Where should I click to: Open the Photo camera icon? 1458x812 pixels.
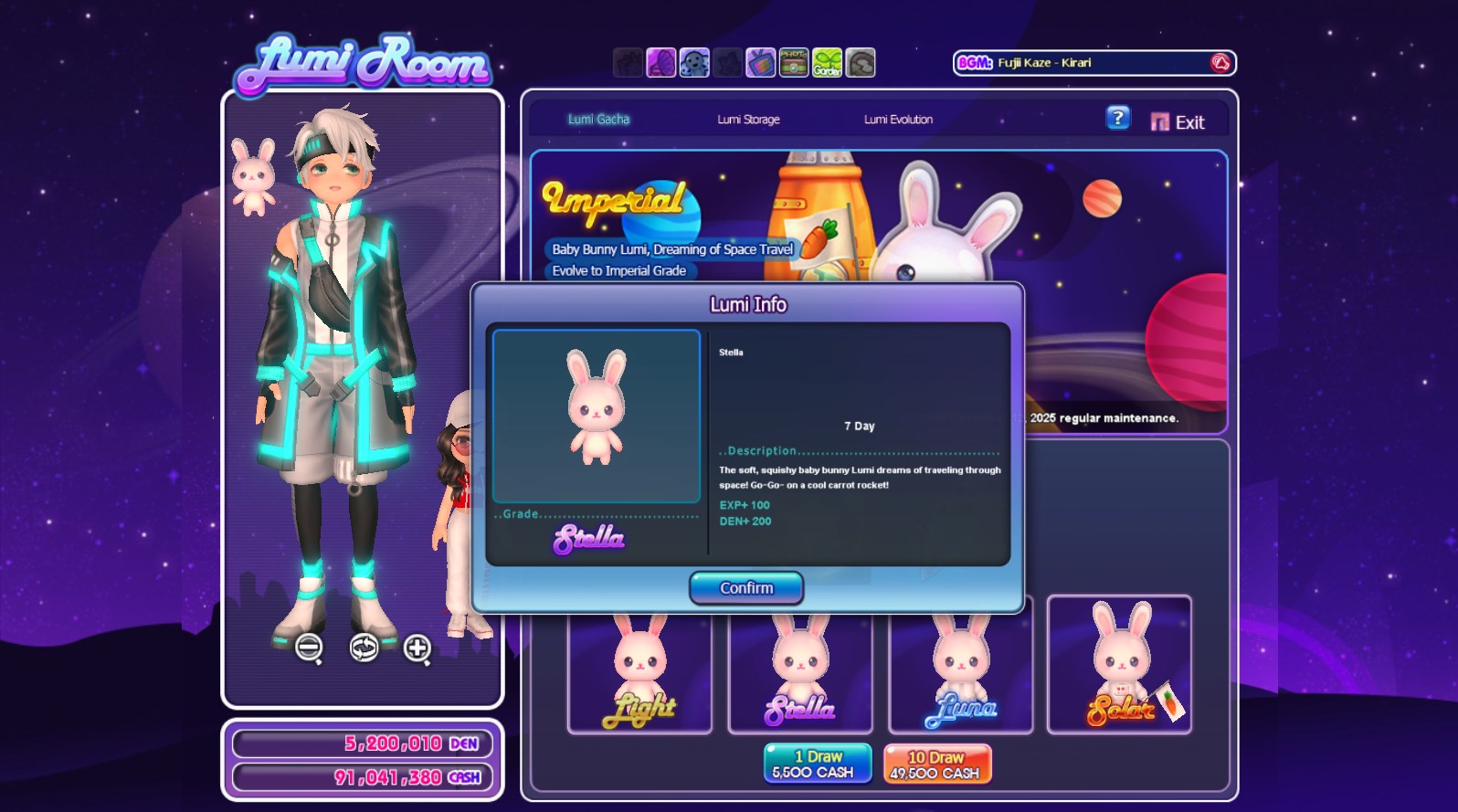click(x=793, y=63)
